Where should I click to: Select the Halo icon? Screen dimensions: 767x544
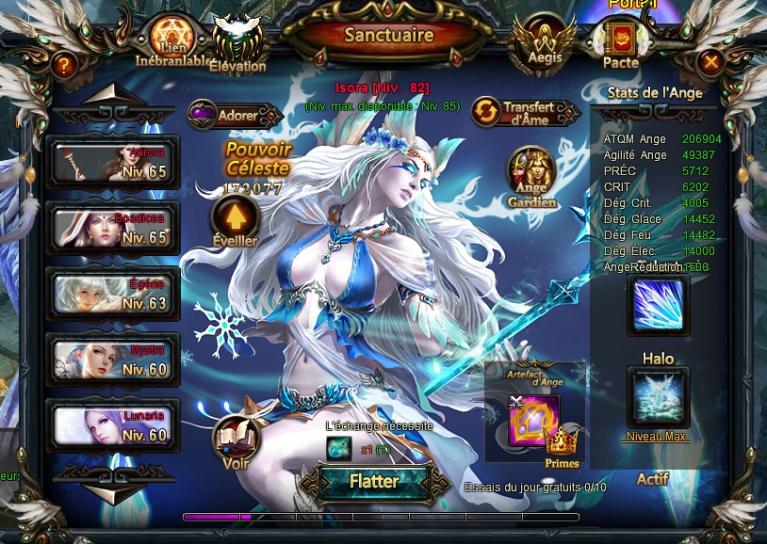(x=657, y=397)
